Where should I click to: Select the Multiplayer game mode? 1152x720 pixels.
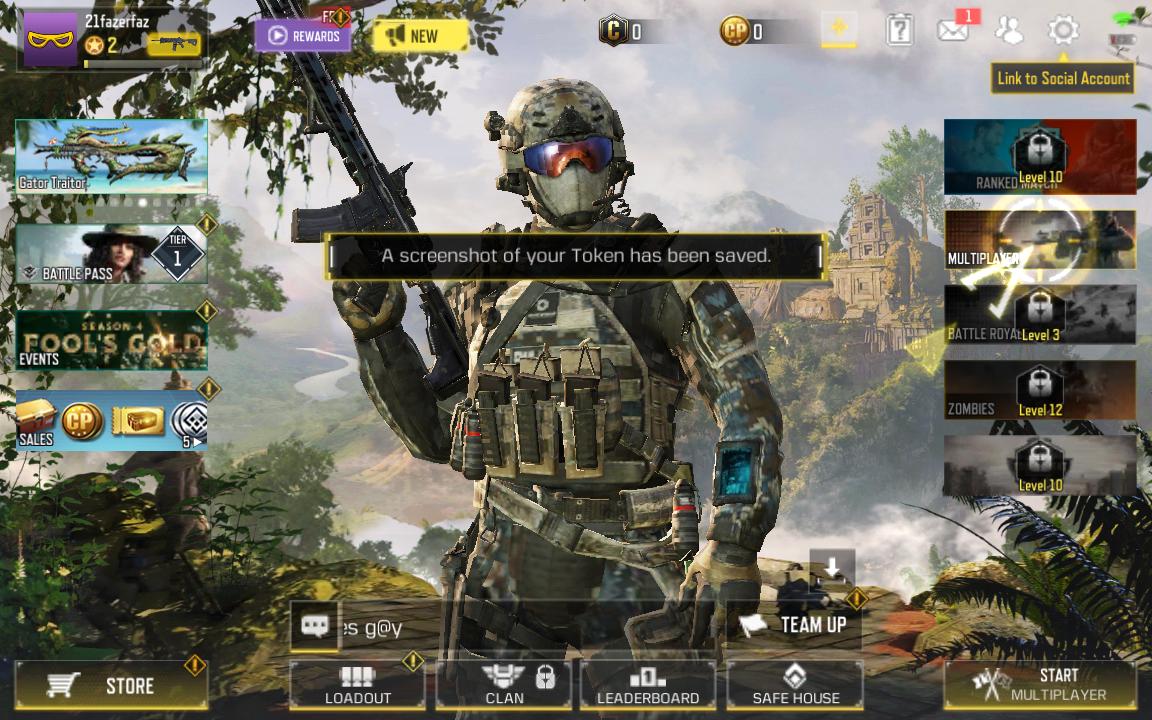(1040, 240)
